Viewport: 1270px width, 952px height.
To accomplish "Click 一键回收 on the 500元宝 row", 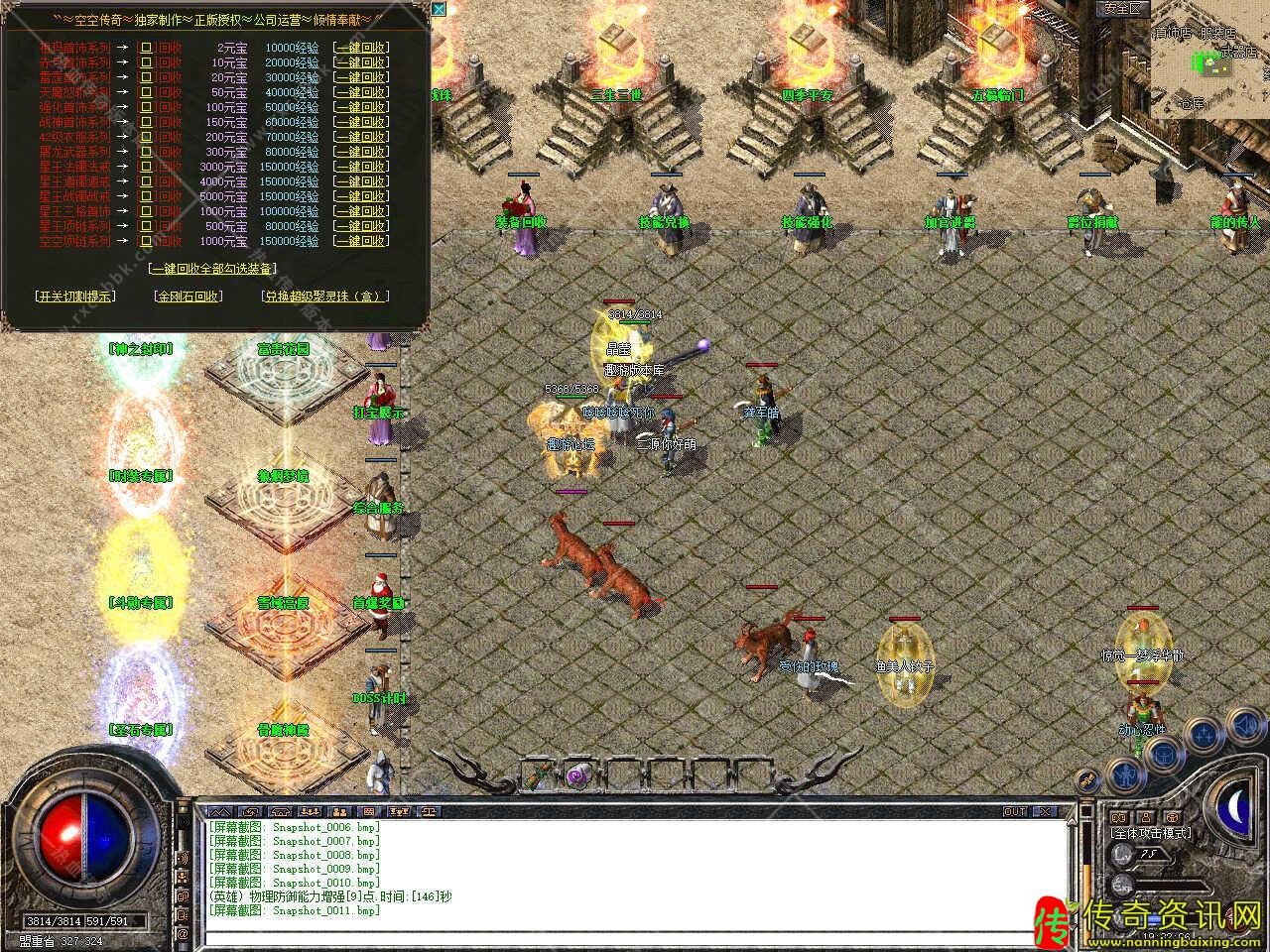I will point(361,226).
